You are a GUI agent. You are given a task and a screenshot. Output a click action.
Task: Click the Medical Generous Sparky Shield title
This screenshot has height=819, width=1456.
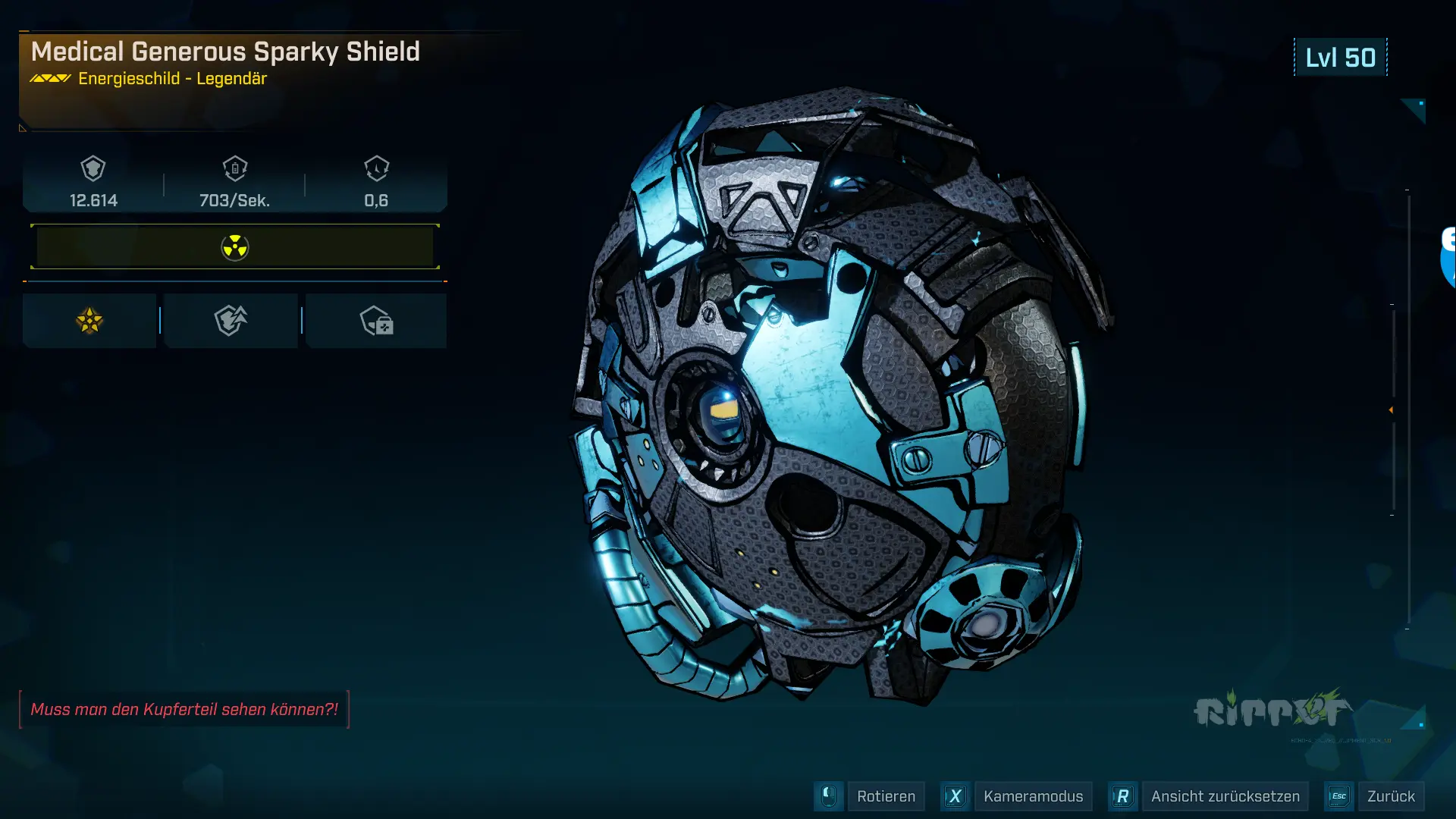226,52
